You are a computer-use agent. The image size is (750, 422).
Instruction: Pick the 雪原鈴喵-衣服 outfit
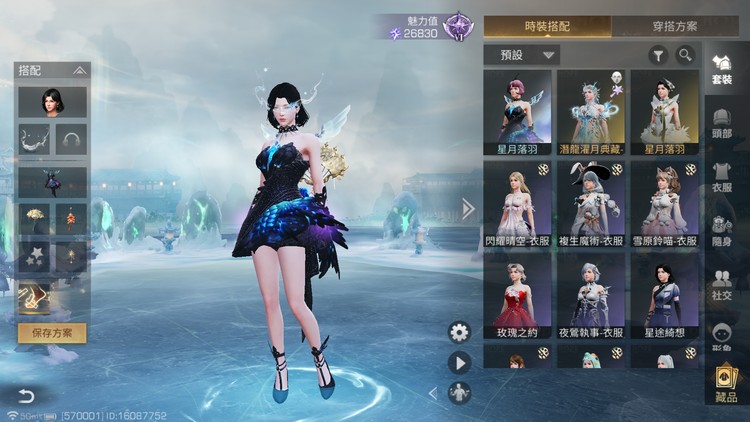[x=665, y=205]
